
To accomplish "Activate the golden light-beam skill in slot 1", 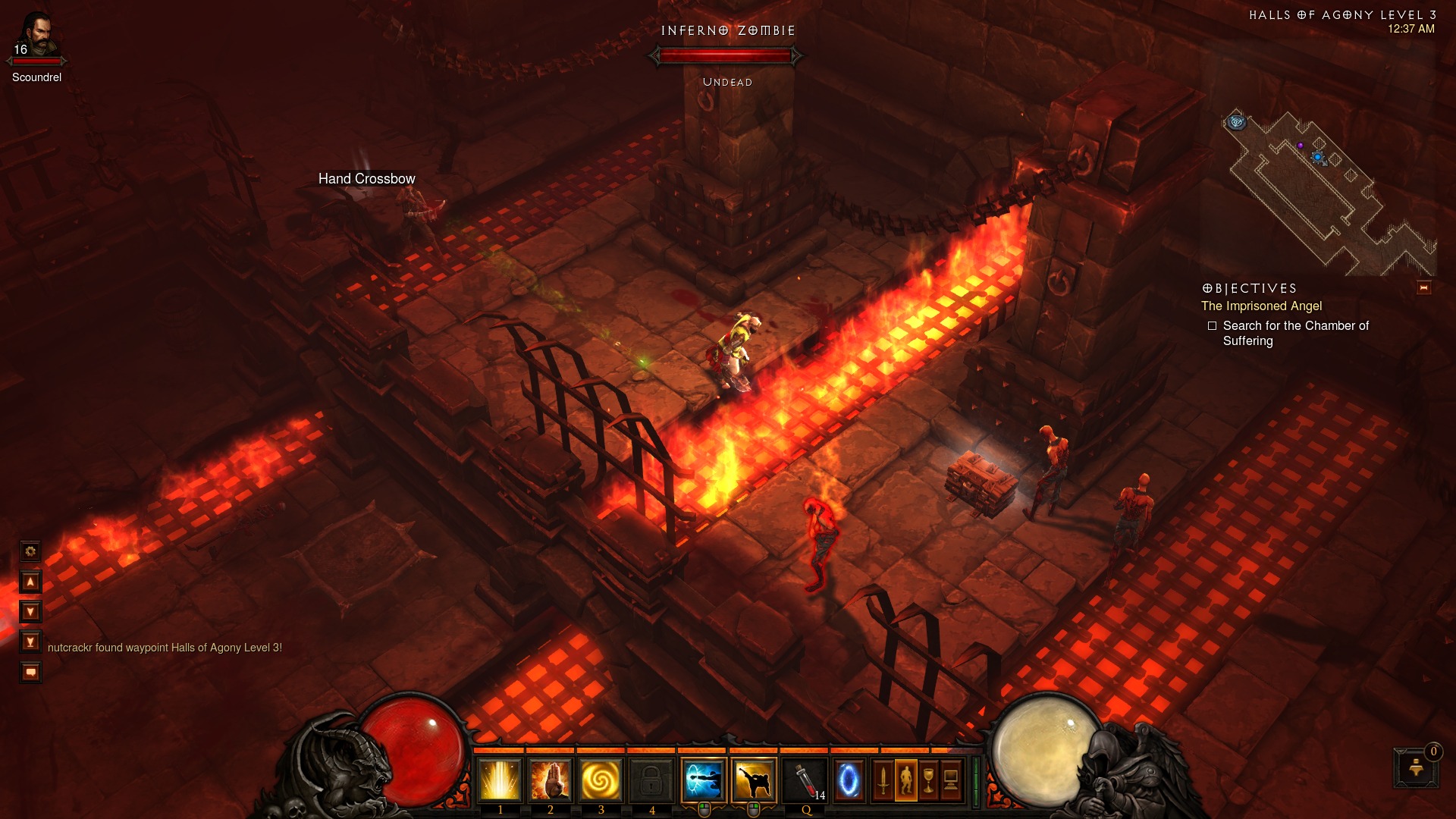I will coord(500,780).
